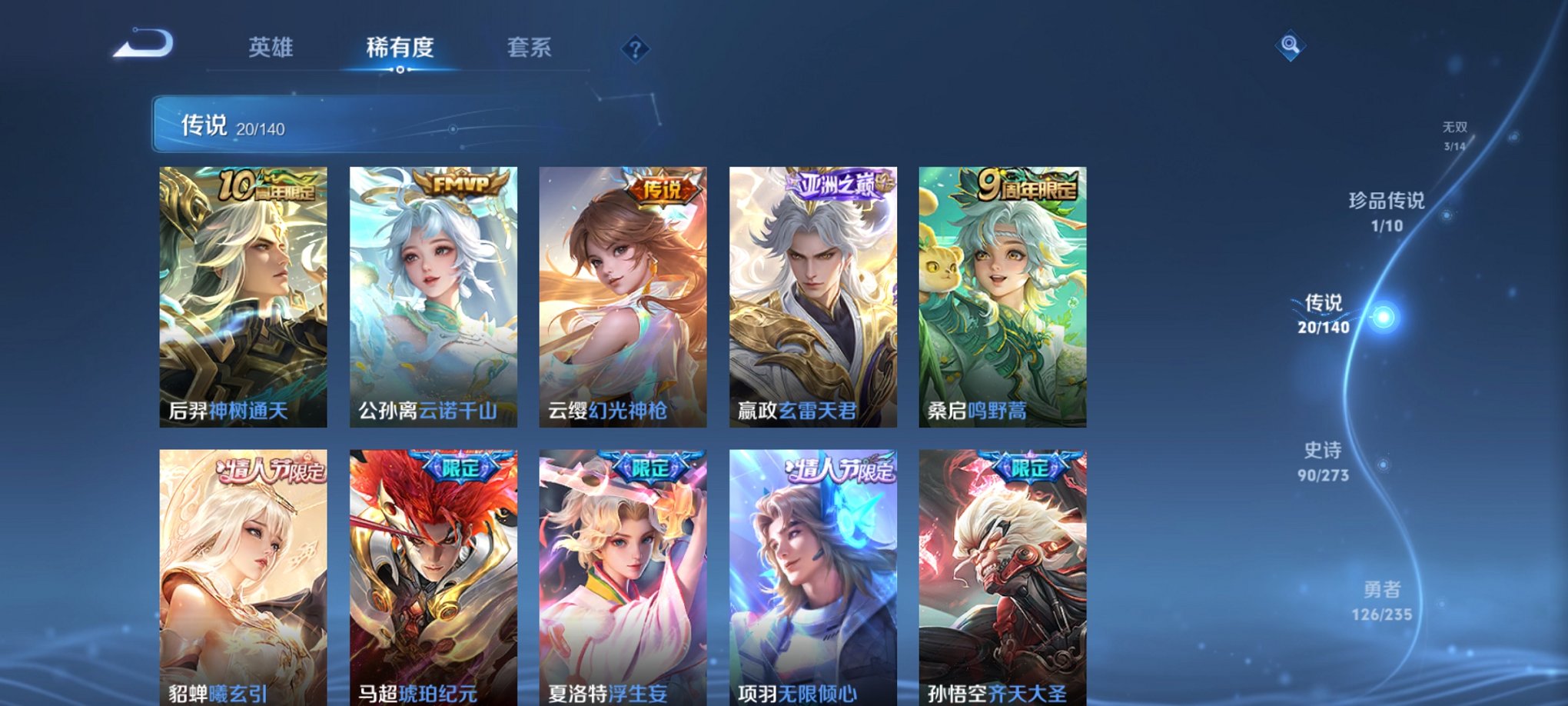1568x706 pixels.
Task: Click the progress indicator dot under 稀有度 tab
Action: click(402, 71)
